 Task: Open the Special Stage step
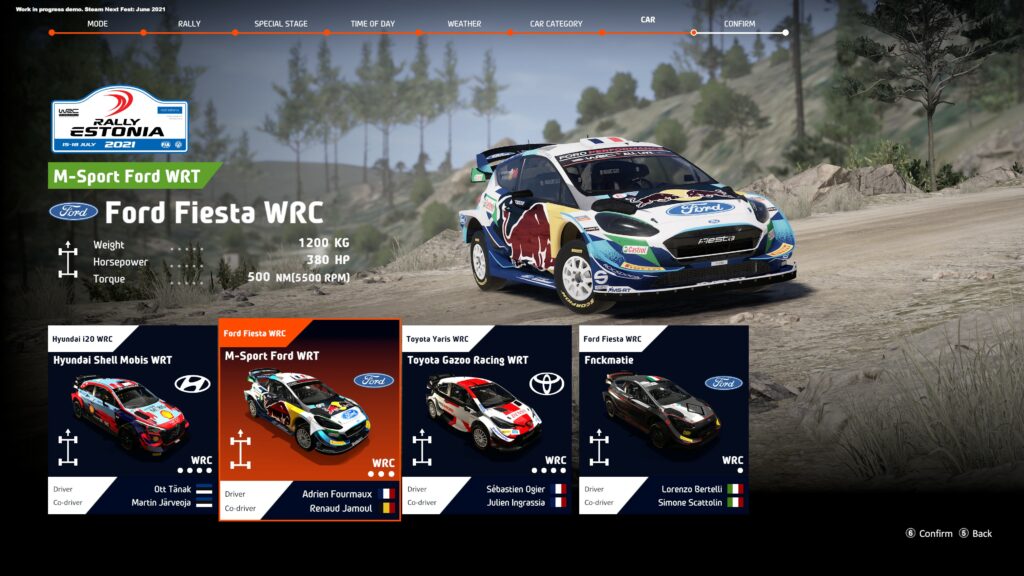tap(281, 24)
